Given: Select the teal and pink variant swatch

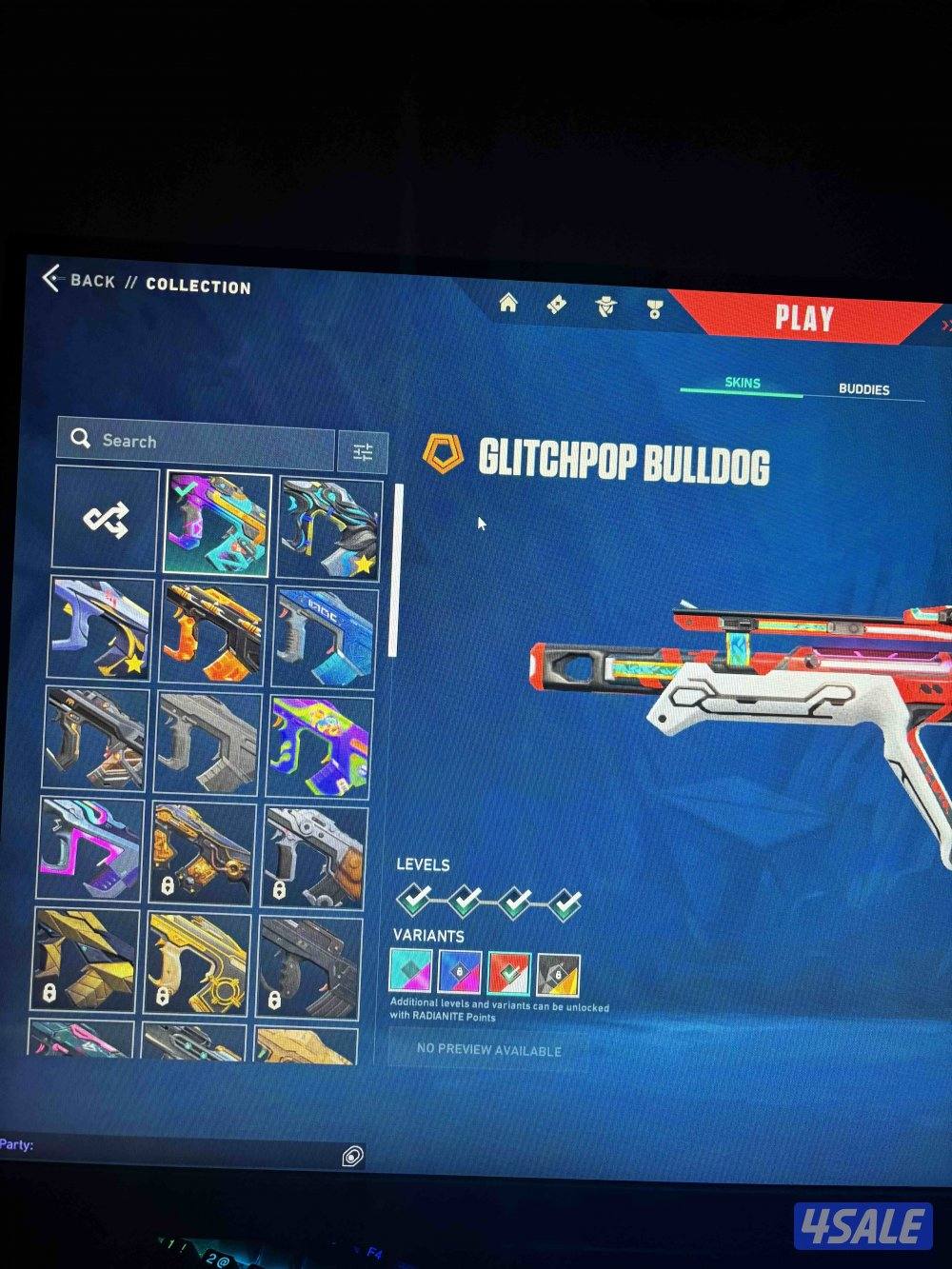Looking at the screenshot, I should pyautogui.click(x=410, y=972).
